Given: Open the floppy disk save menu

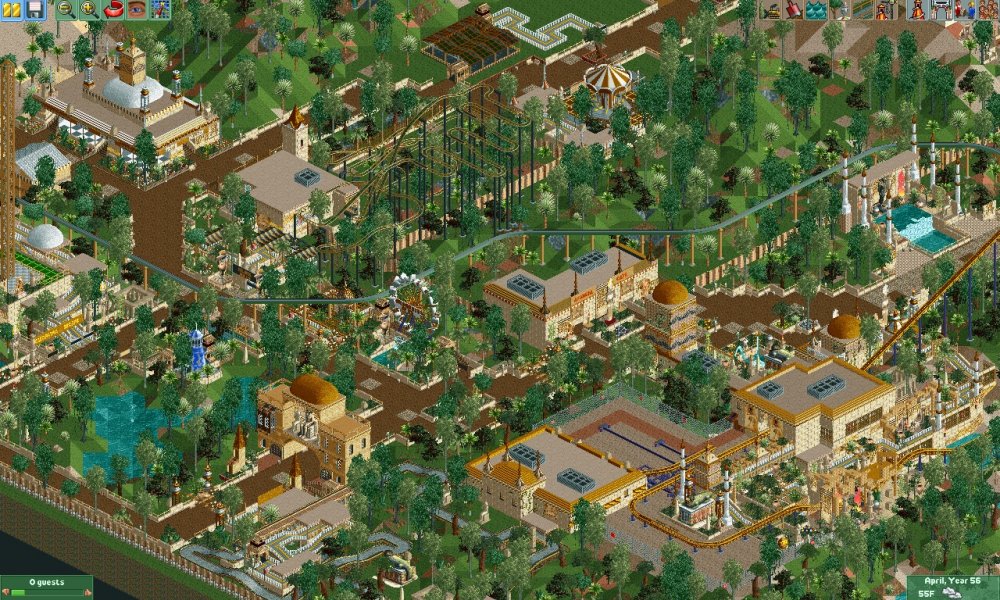Looking at the screenshot, I should [35, 9].
